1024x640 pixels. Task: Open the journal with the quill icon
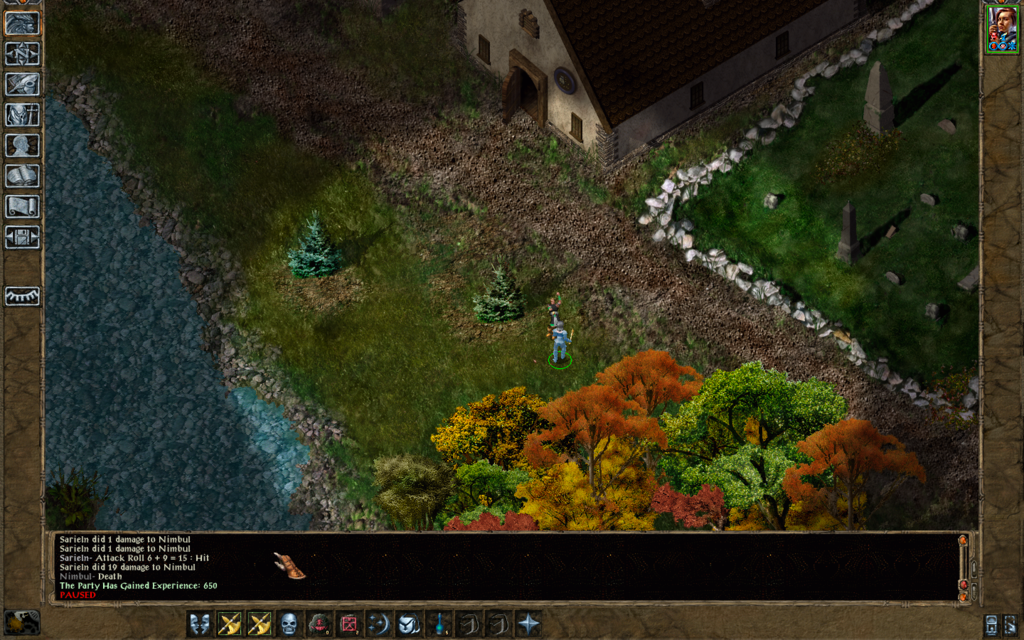(22, 84)
